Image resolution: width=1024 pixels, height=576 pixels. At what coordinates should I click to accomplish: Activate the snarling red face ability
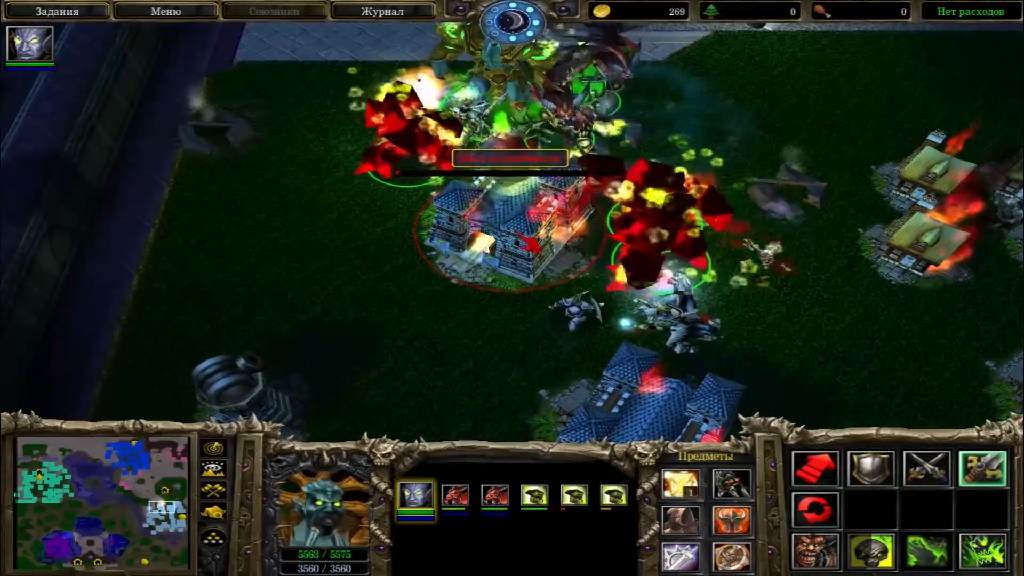coord(815,551)
